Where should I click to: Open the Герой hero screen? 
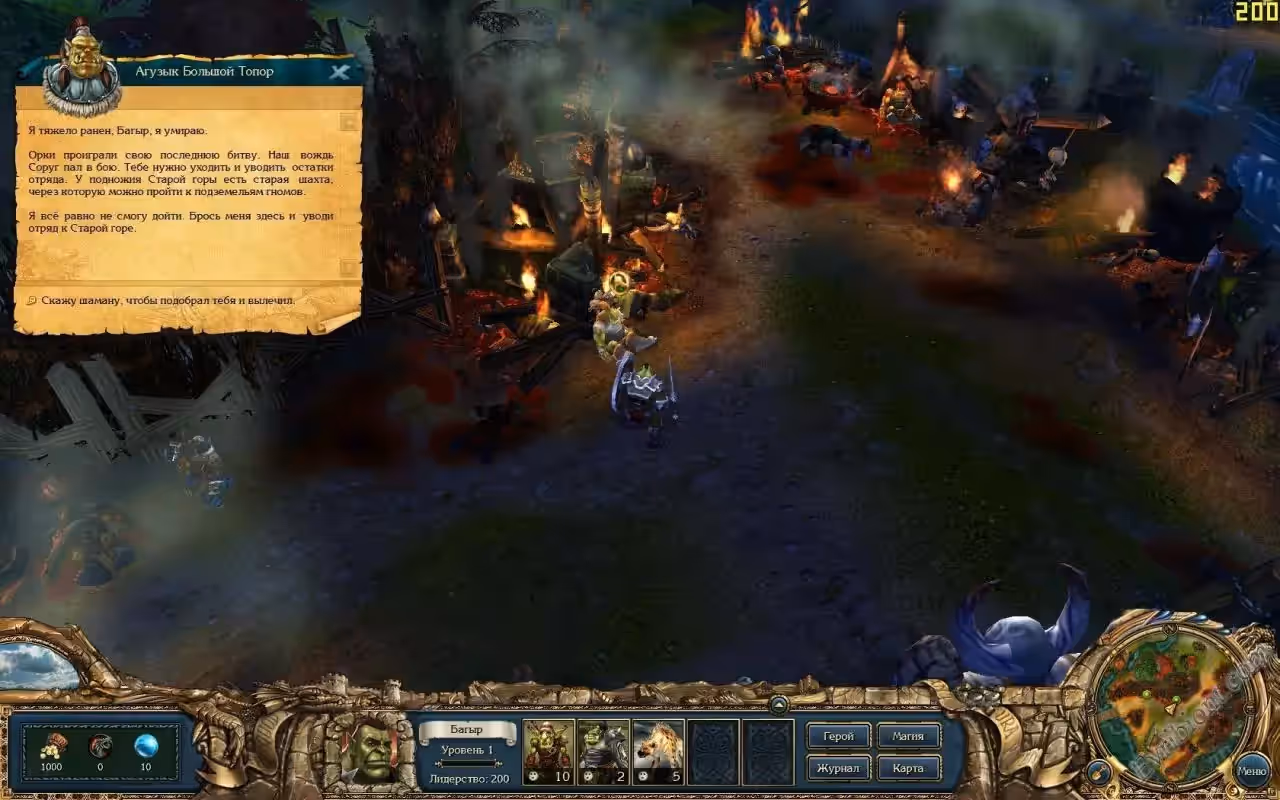(x=838, y=736)
